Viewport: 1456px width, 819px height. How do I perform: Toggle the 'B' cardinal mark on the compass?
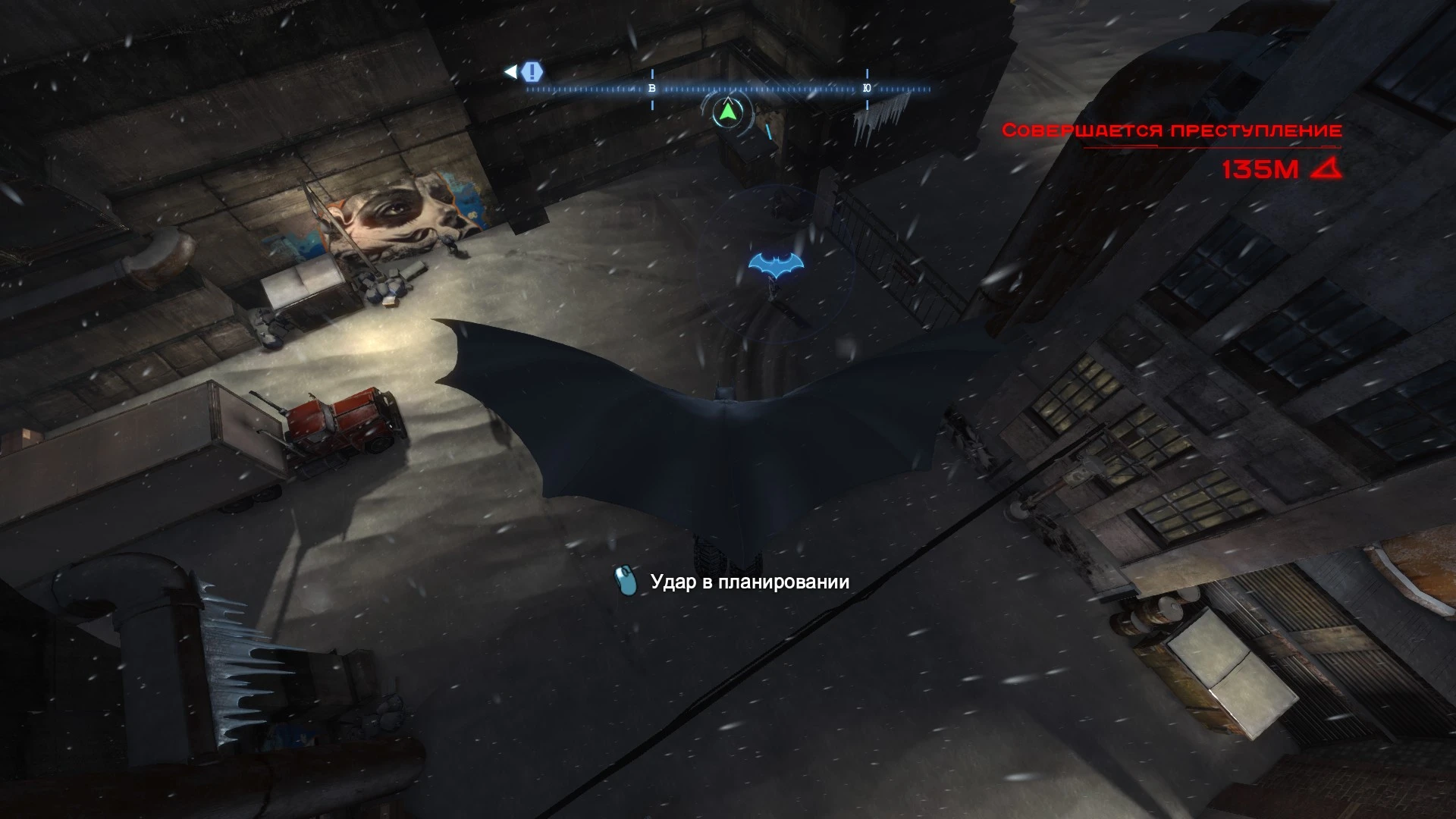click(x=652, y=87)
